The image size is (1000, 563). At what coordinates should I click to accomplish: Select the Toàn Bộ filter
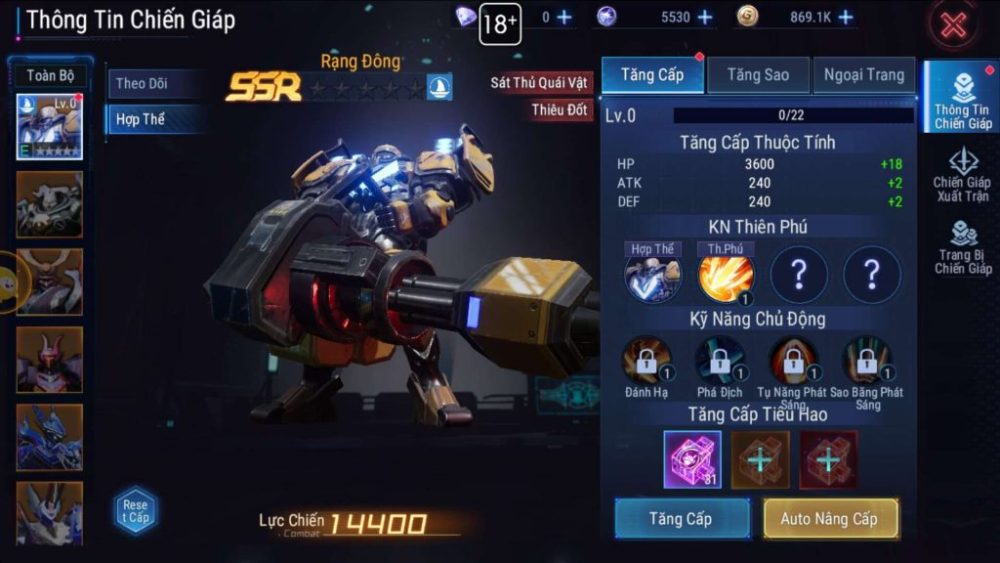tap(50, 76)
